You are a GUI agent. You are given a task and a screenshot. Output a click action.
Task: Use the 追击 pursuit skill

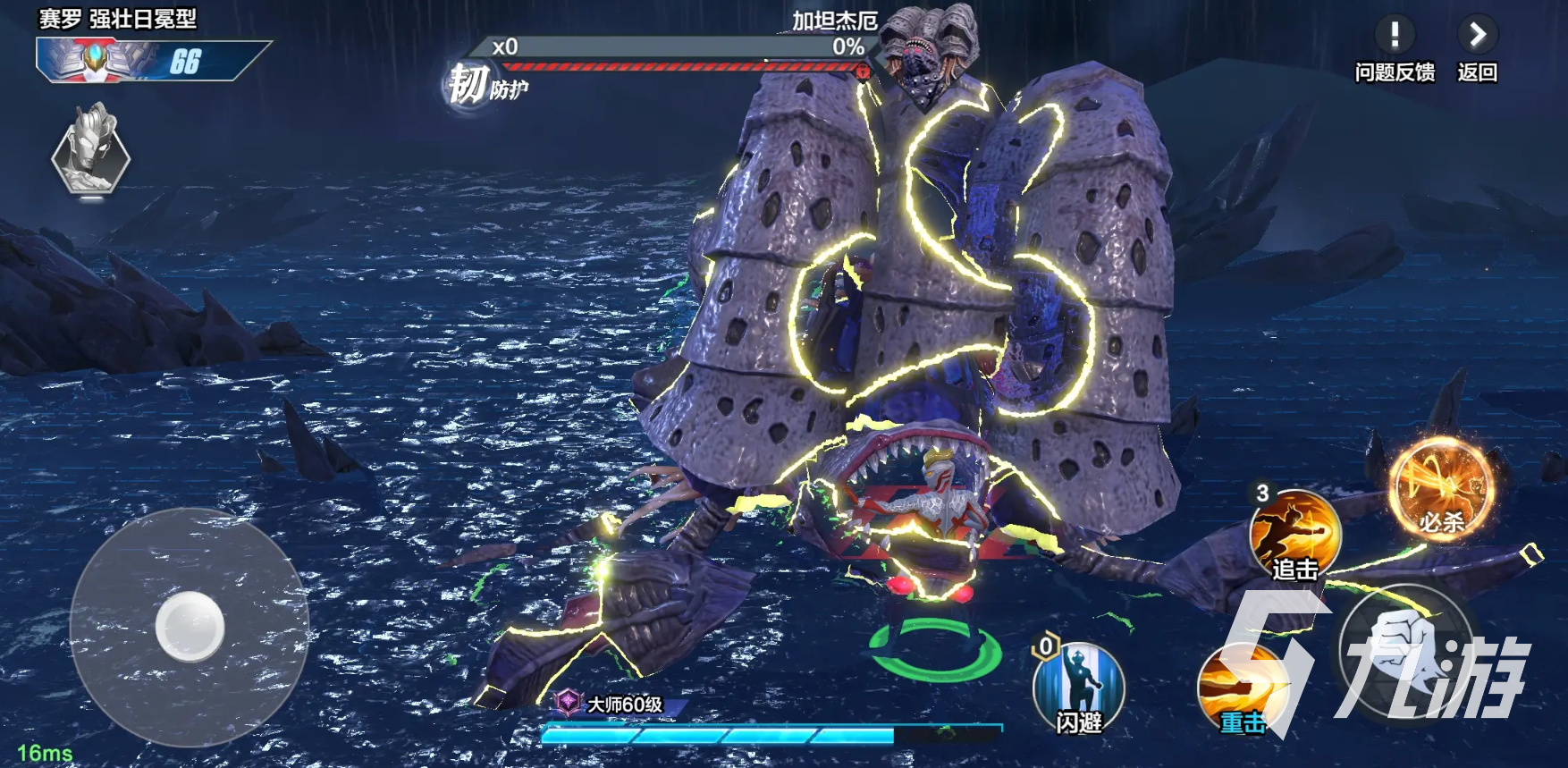coord(1294,534)
